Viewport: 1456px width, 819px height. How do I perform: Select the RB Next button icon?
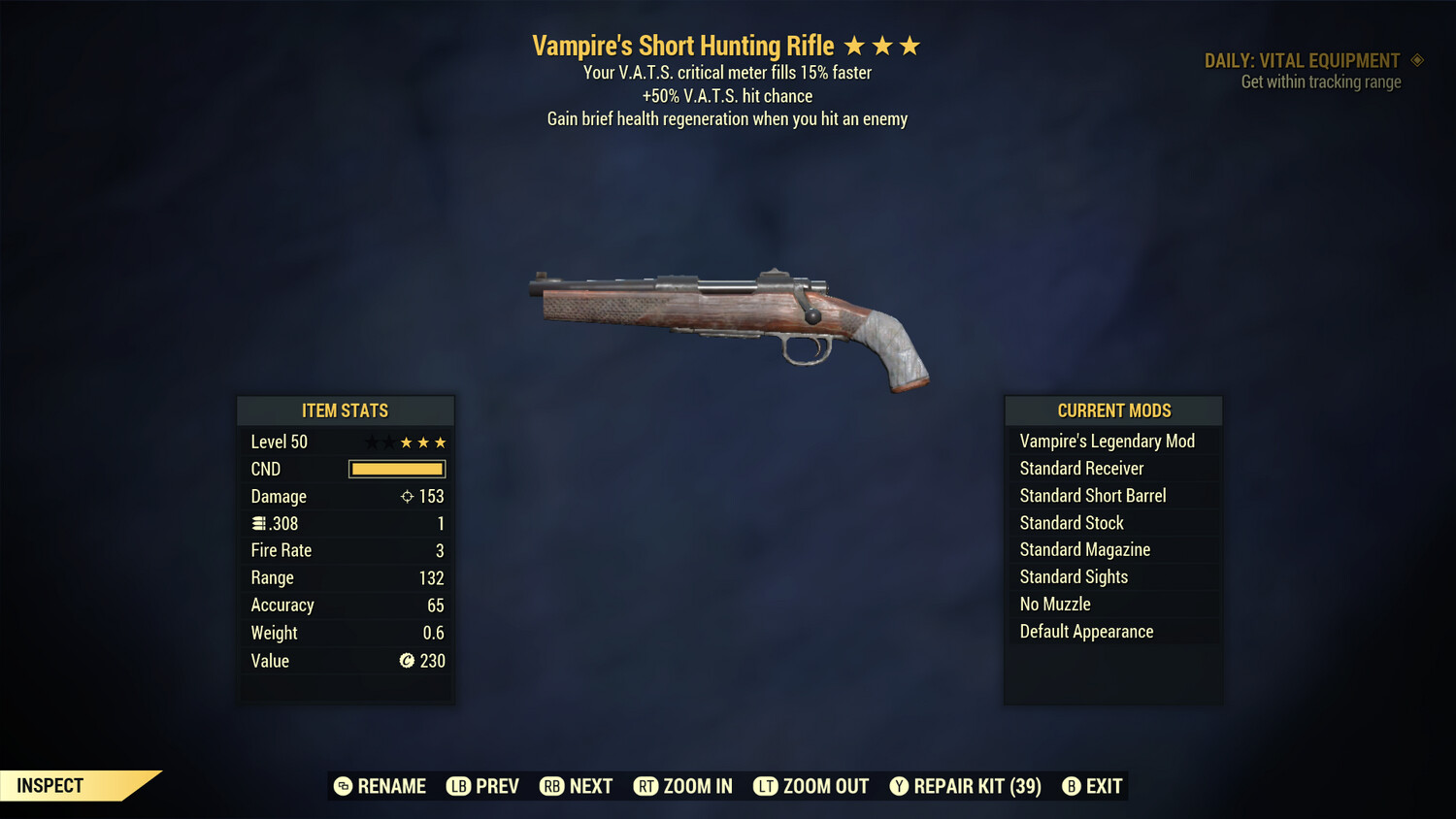click(551, 786)
